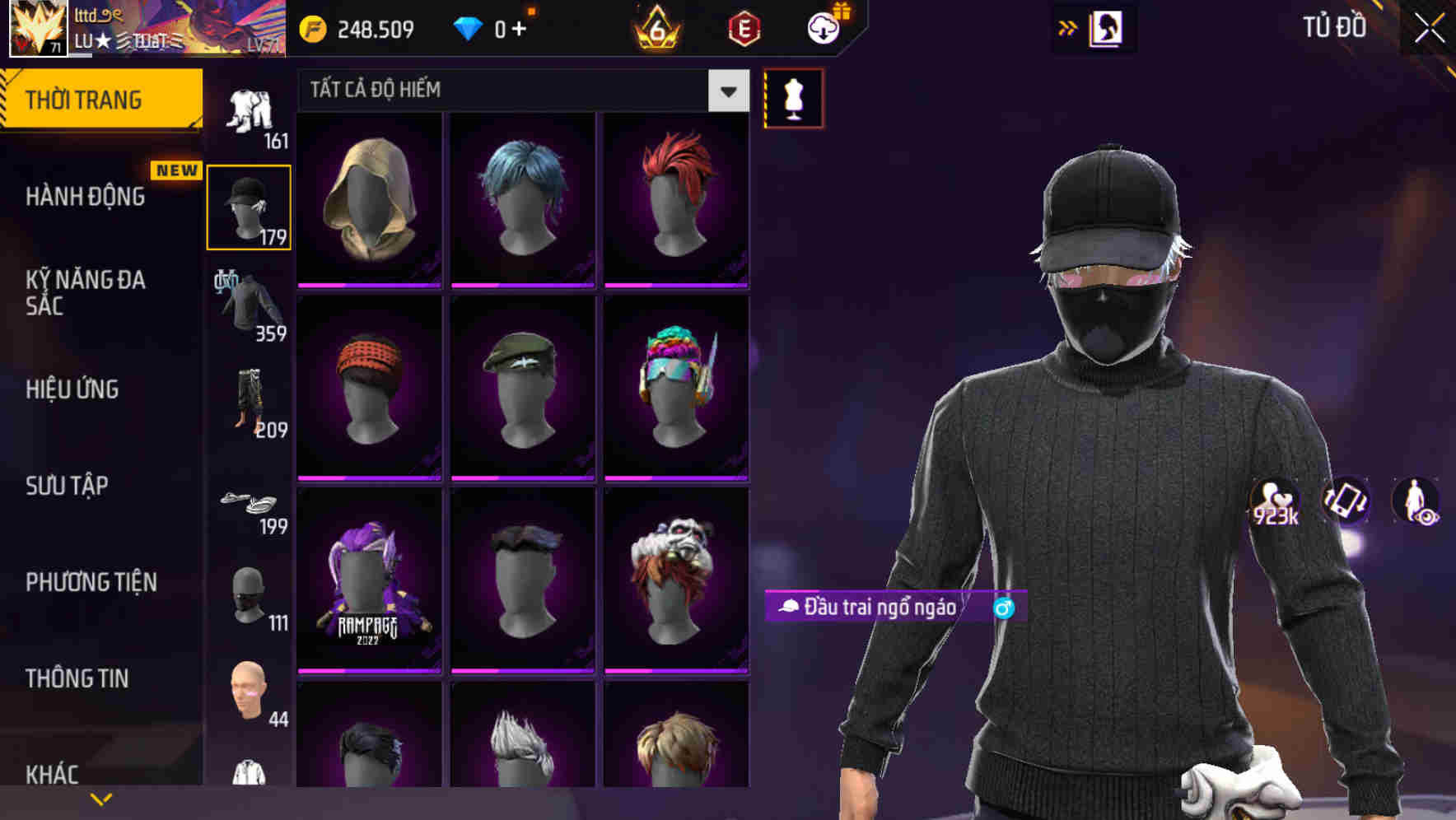
Task: Toggle the male gender indicator on item label
Action: pyautogui.click(x=1004, y=608)
